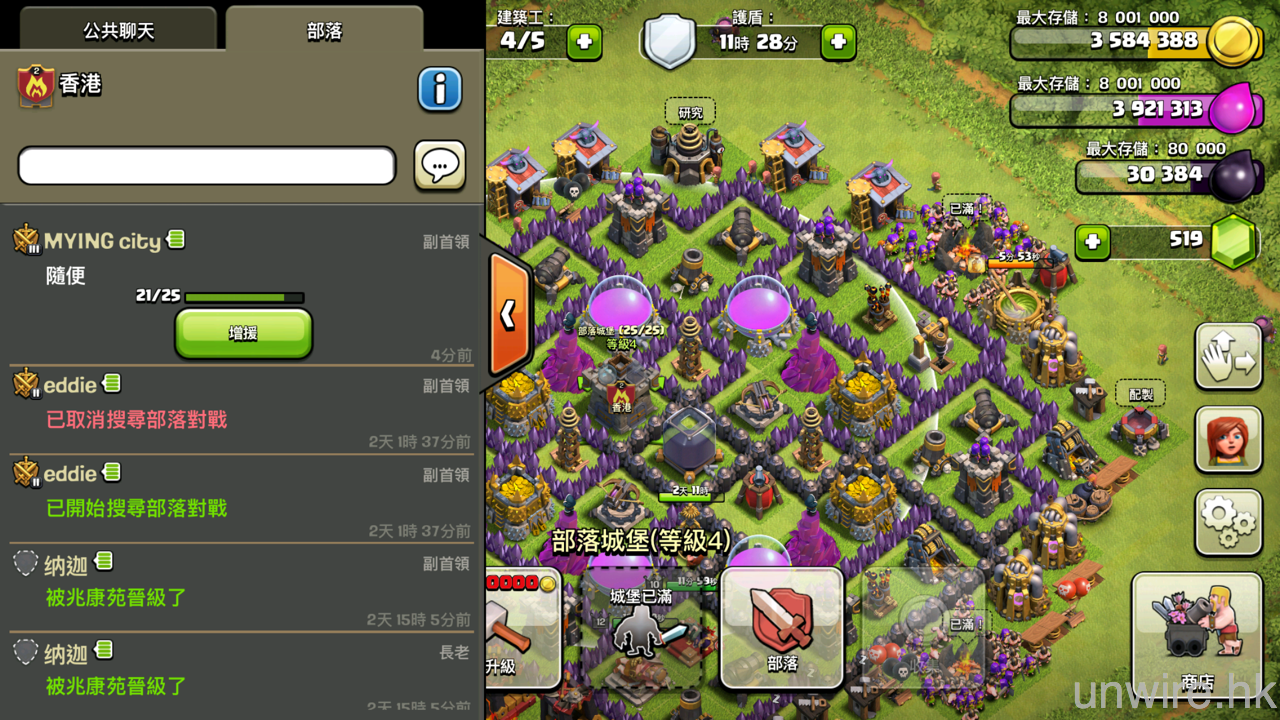Buy shield time using the plus button
Screen dimensions: 1280x720
tap(838, 42)
